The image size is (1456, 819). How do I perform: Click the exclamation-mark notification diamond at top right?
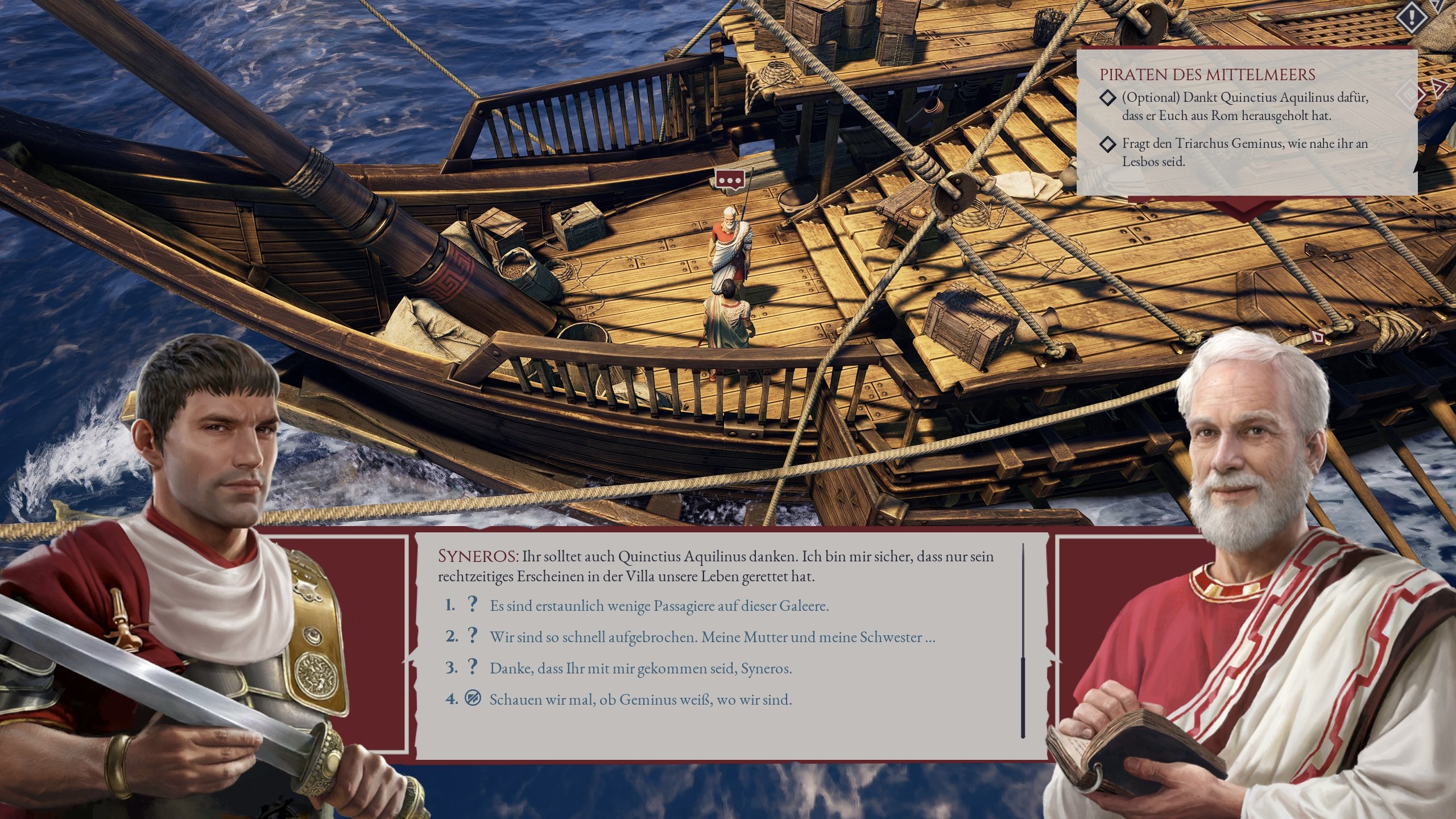pos(1412,18)
